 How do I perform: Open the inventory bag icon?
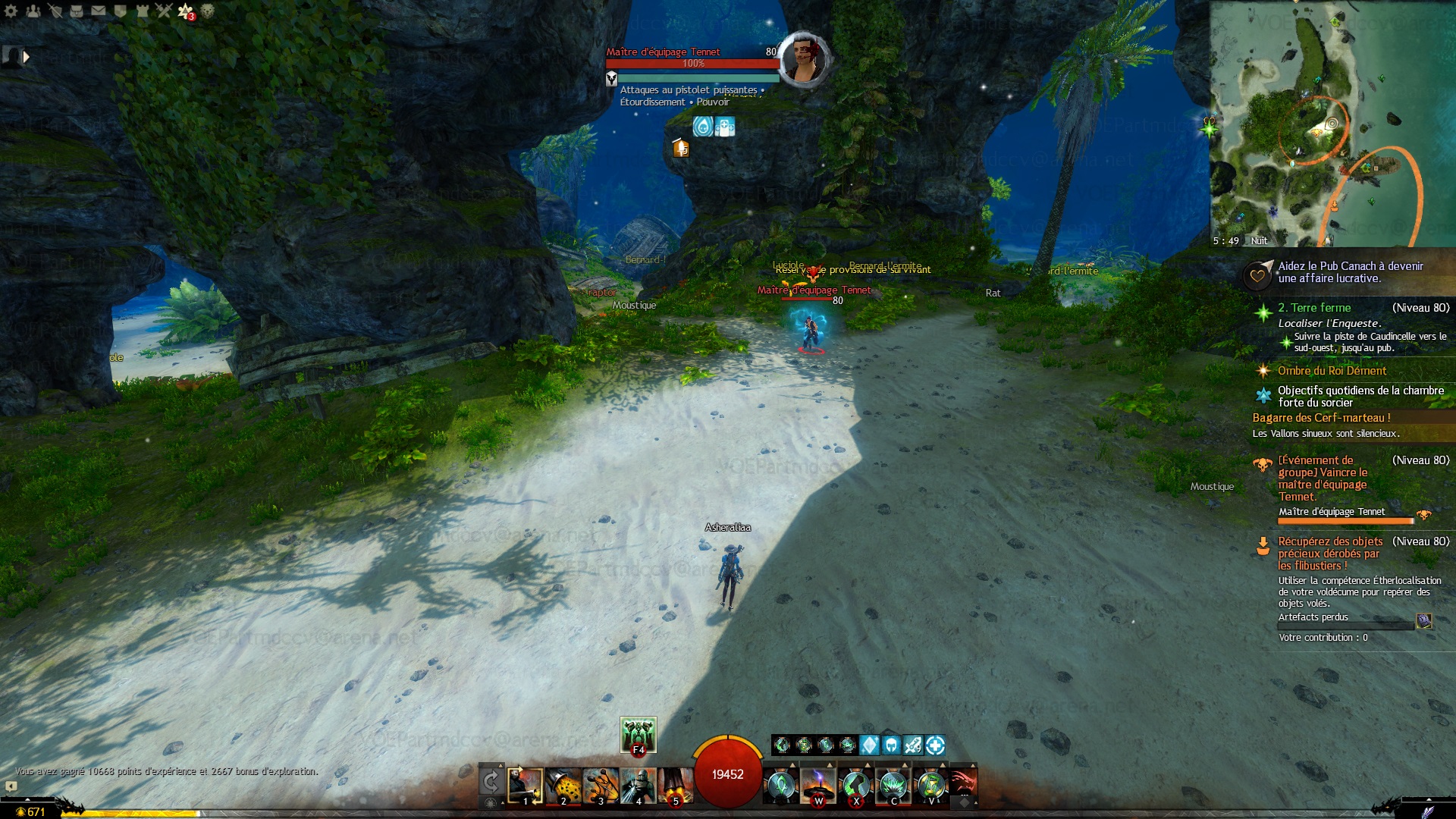tap(77, 11)
